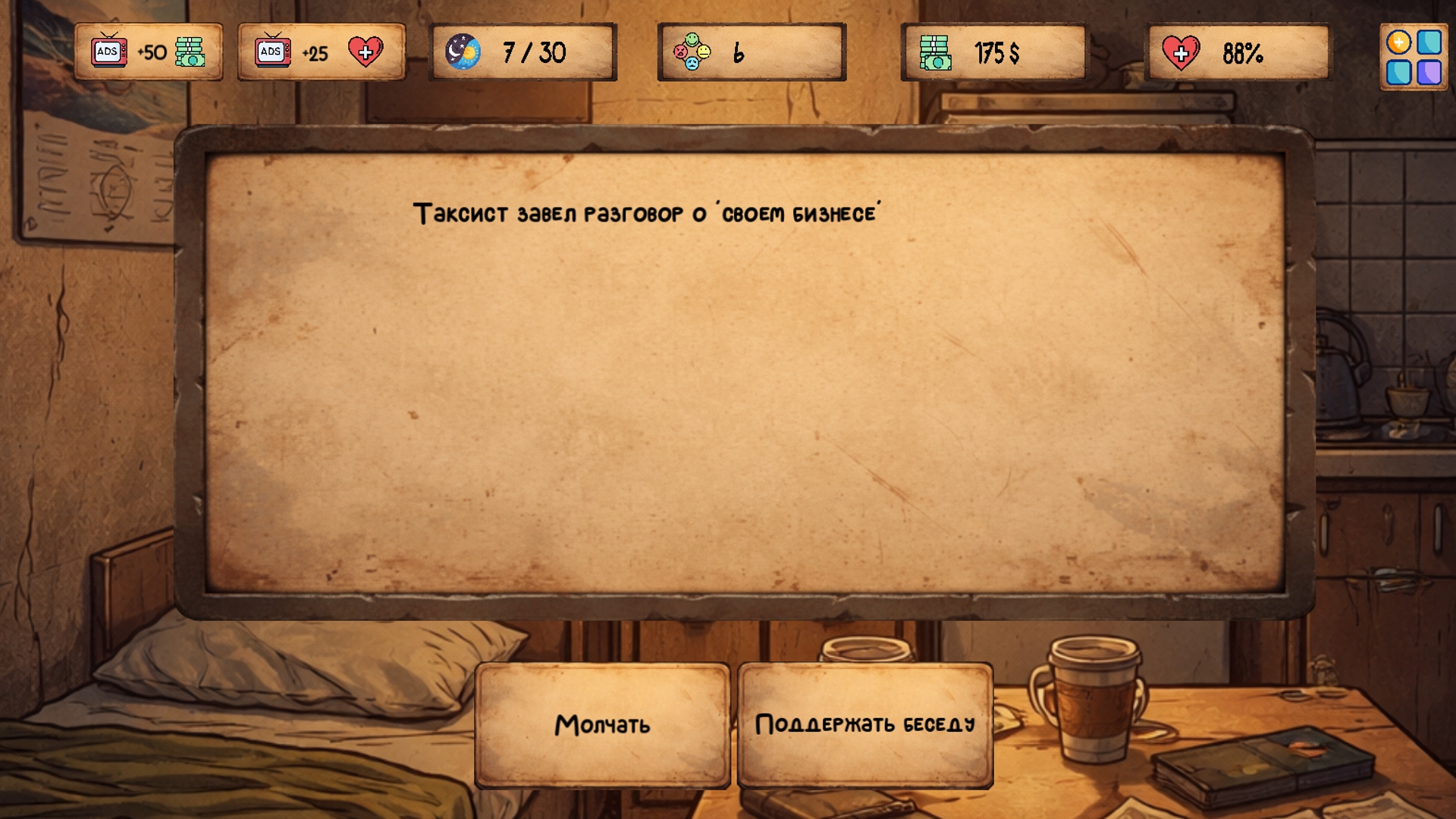Click the bottom-left teal square of grid menu

click(1399, 72)
